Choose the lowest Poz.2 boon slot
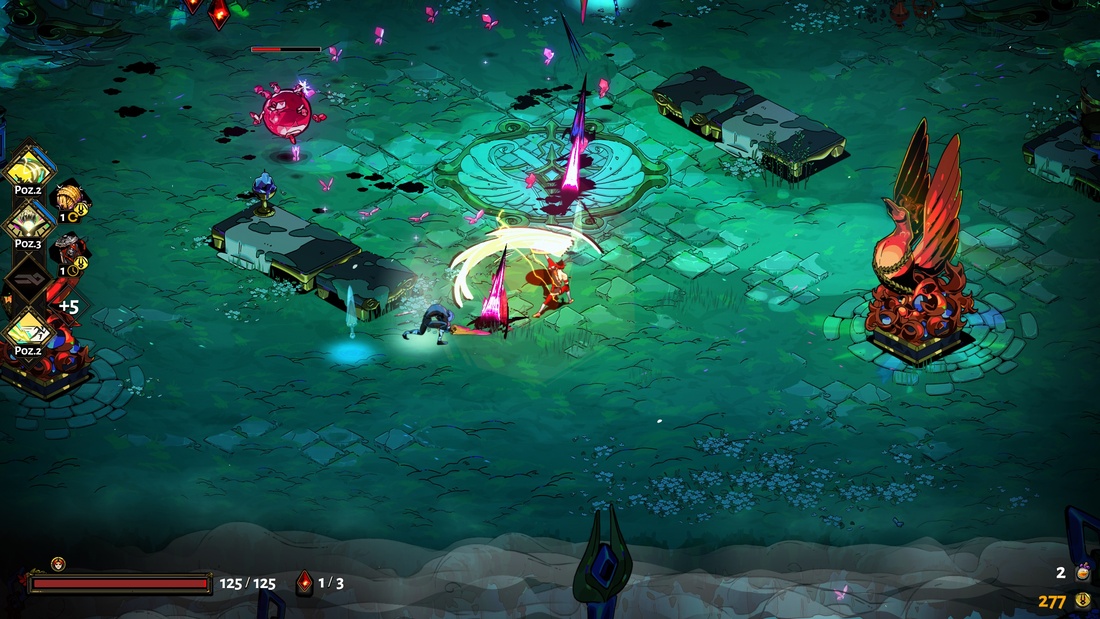The width and height of the screenshot is (1100, 619). pos(27,331)
